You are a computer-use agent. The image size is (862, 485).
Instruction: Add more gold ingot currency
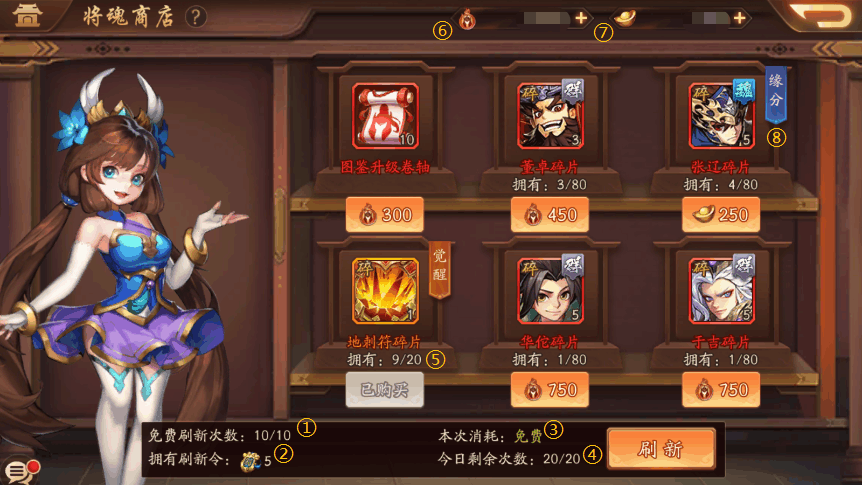click(x=739, y=18)
